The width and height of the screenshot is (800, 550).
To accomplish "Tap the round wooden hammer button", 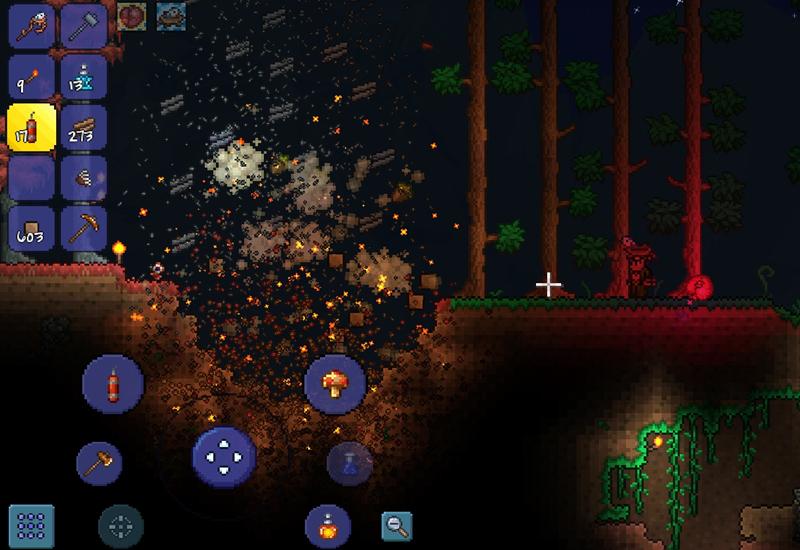I will (100, 464).
